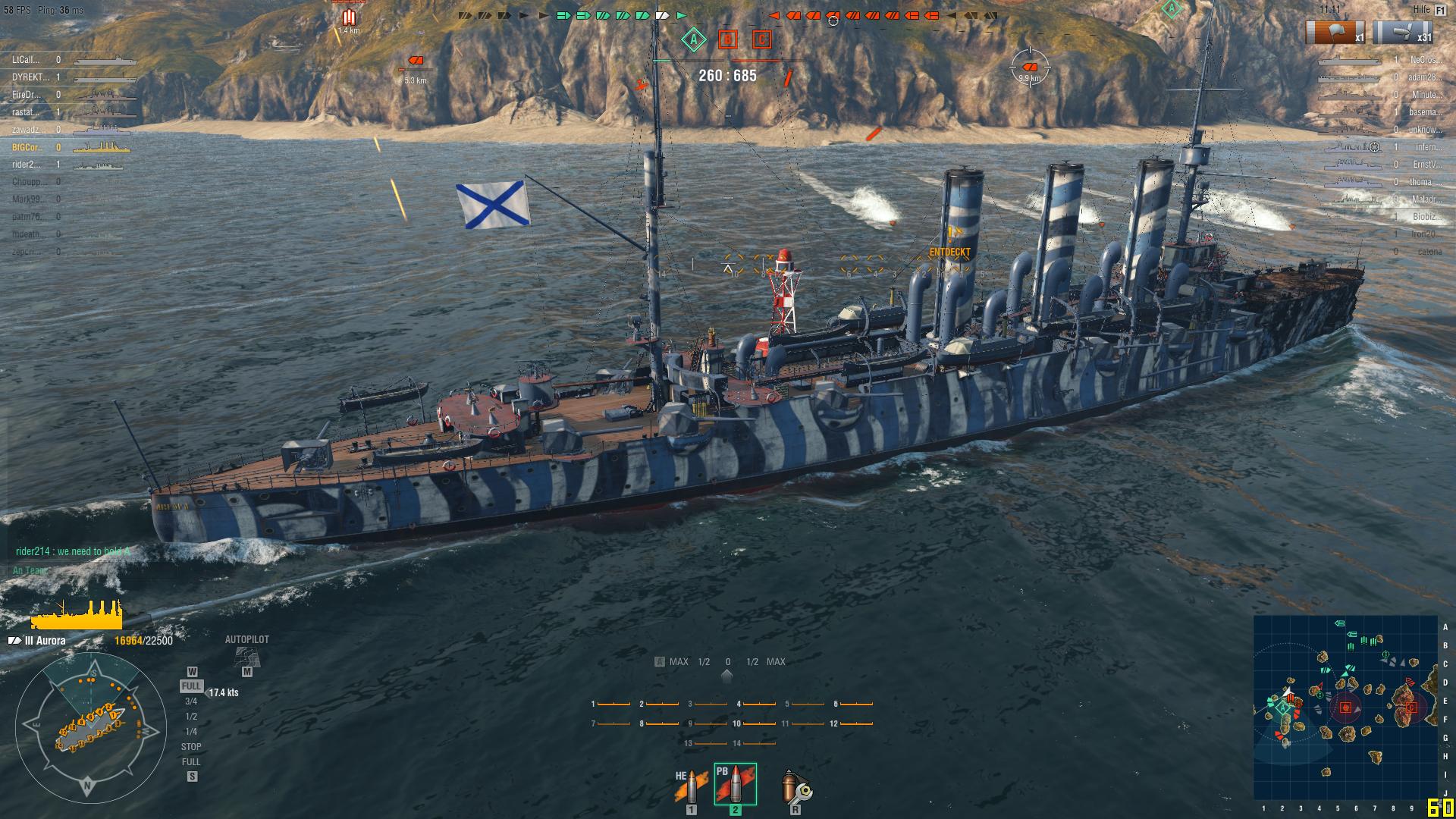Toggle the Autopilot map icon
1456x819 pixels.
click(x=246, y=657)
